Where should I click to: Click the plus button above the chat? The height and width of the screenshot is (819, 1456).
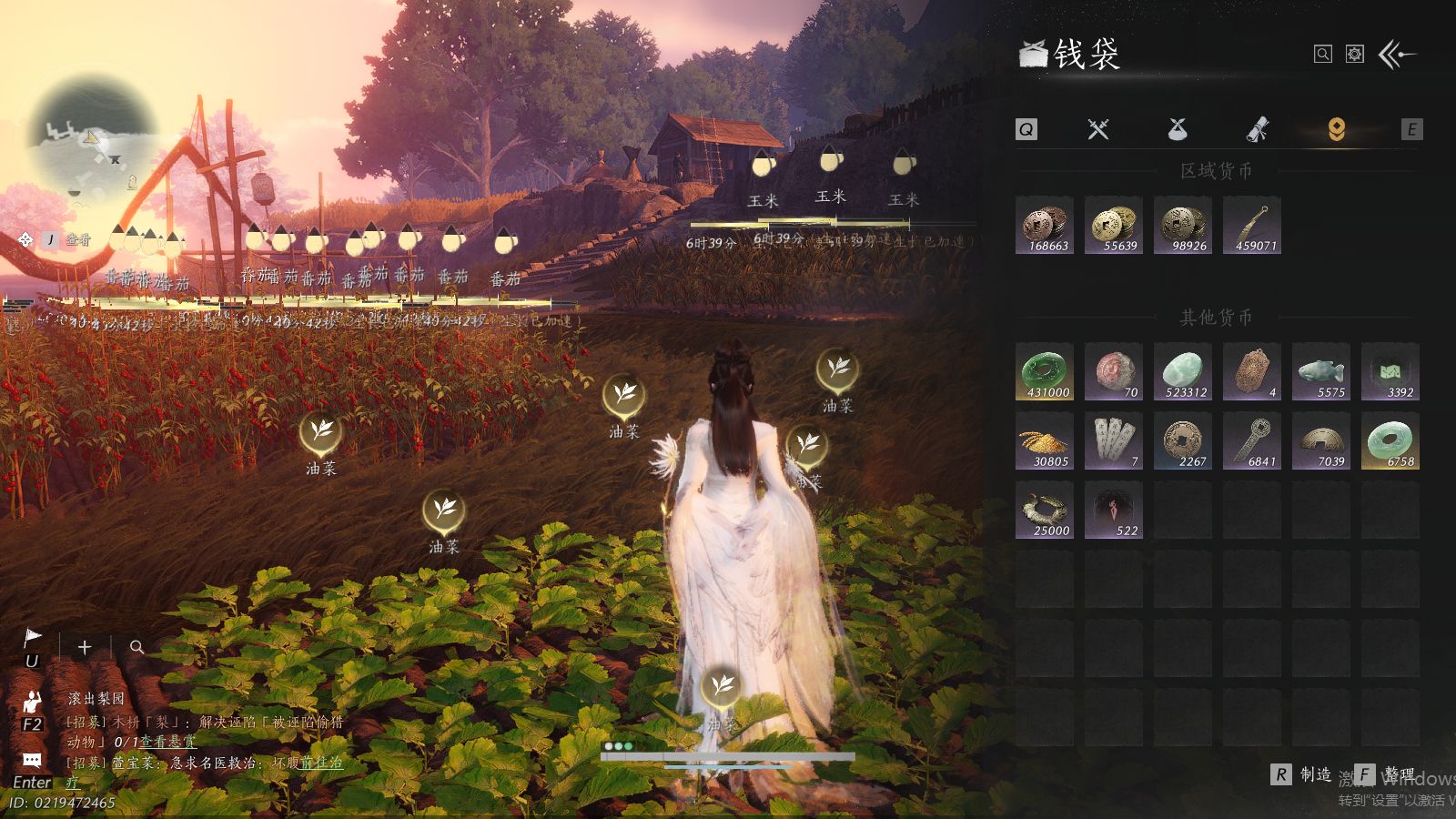click(x=85, y=647)
